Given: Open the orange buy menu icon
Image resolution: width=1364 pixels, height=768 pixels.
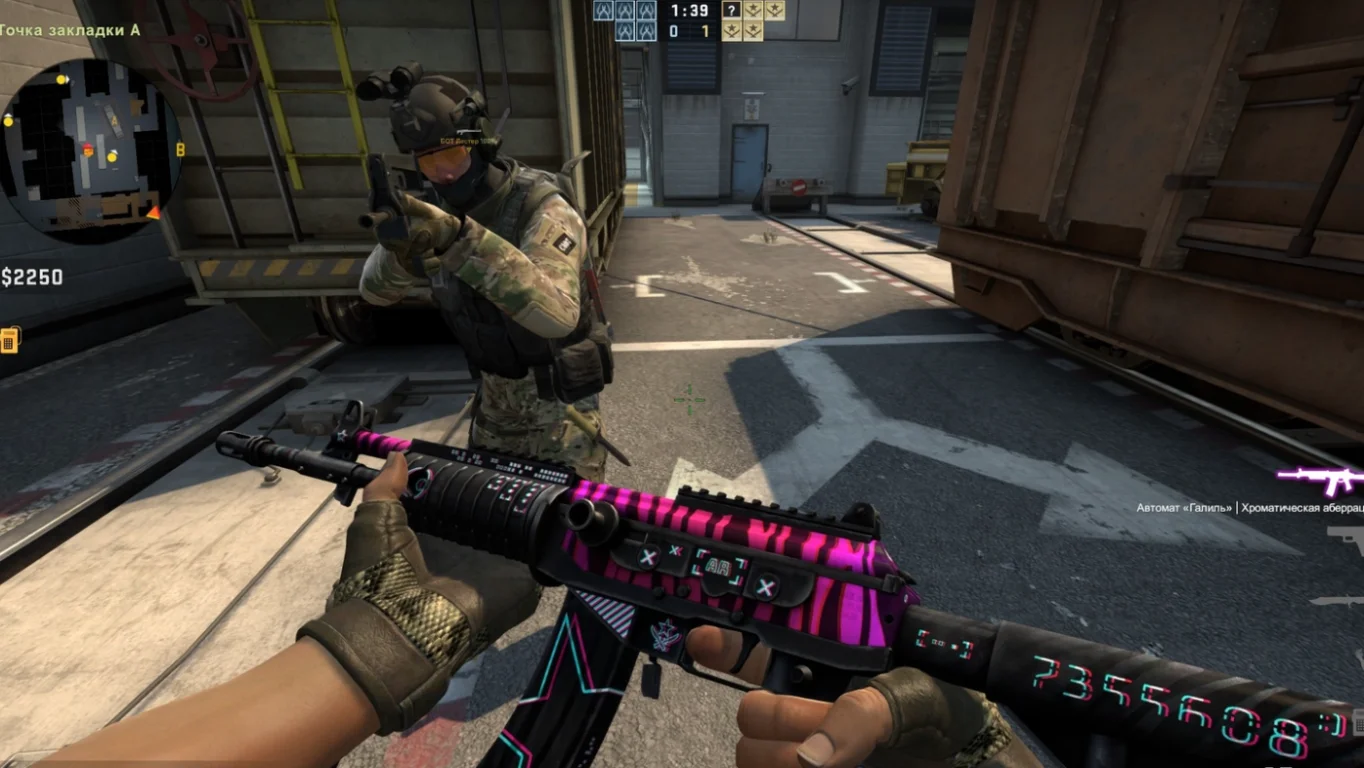Looking at the screenshot, I should pos(10,340).
